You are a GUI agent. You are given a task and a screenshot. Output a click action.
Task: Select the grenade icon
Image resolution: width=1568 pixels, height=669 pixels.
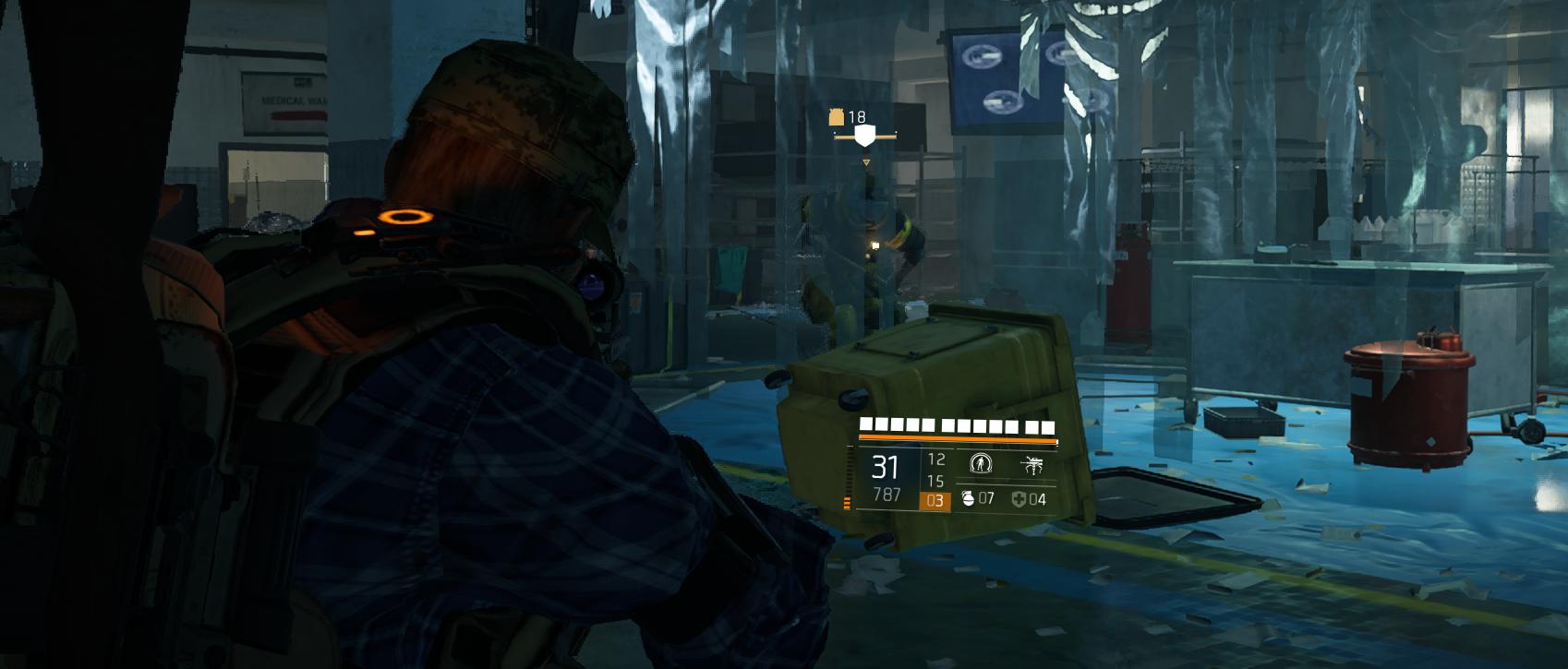click(968, 498)
